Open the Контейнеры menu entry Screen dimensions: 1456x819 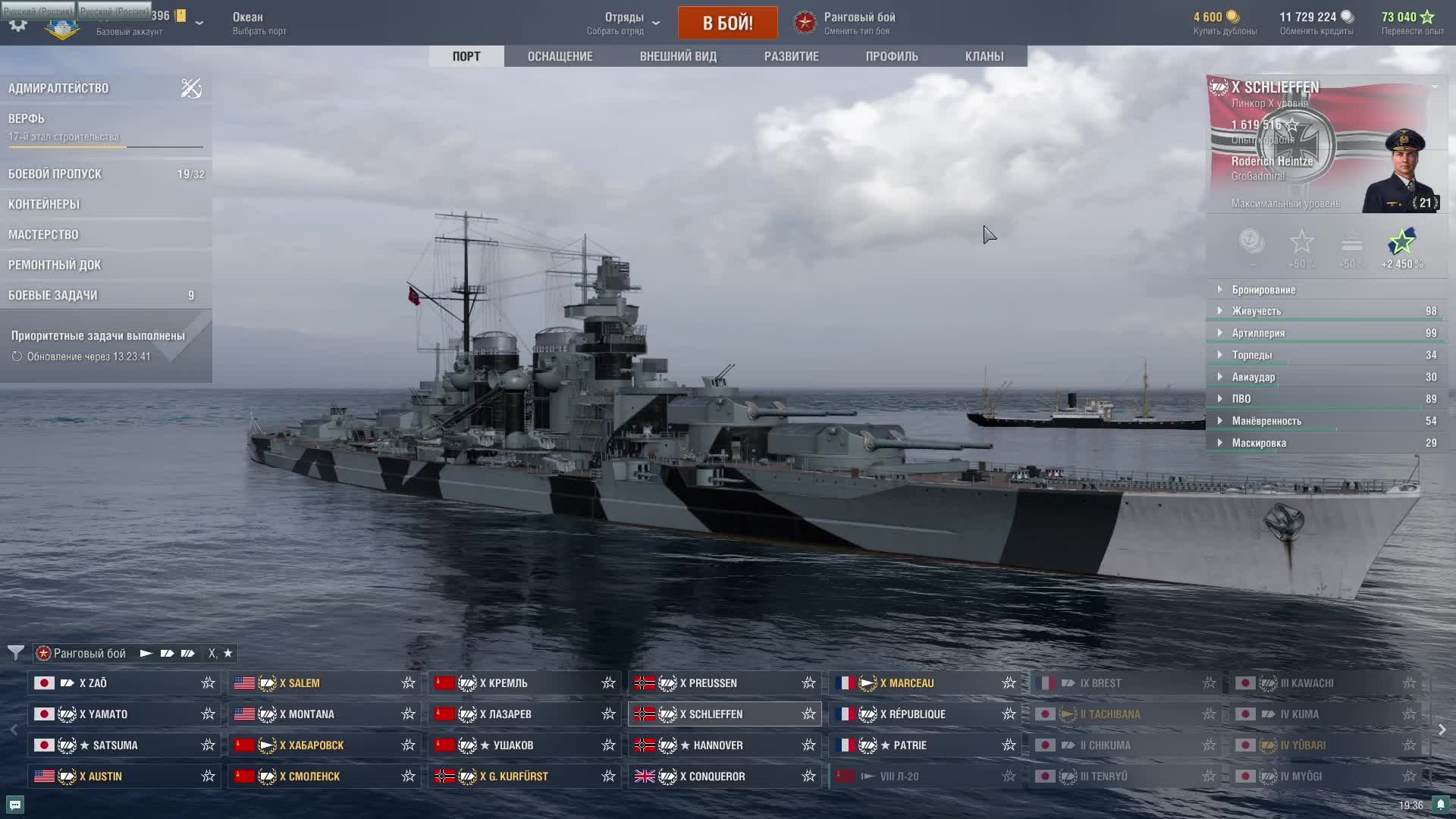pyautogui.click(x=44, y=204)
